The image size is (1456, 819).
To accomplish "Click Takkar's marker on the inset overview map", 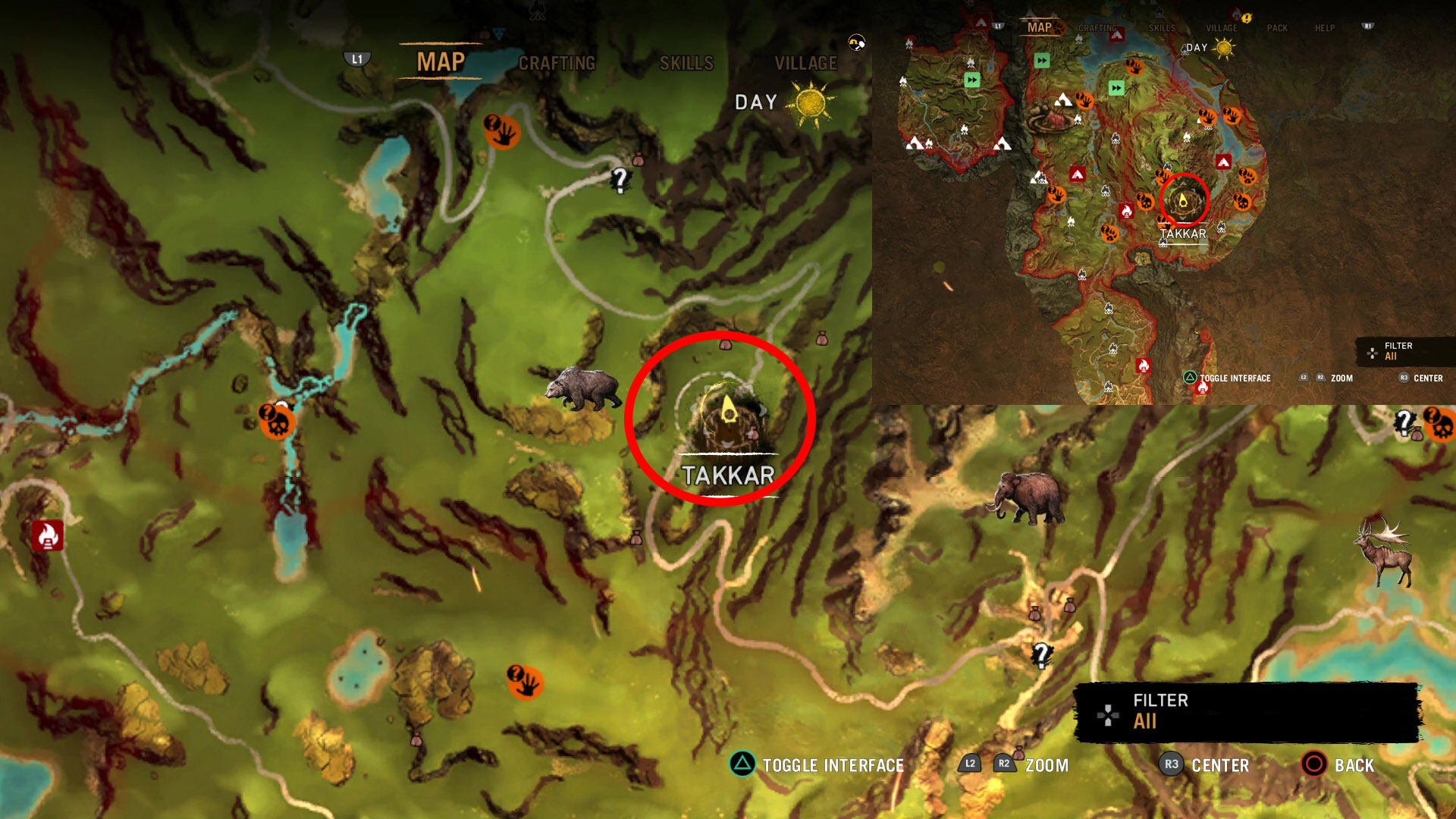I will [x=1183, y=201].
